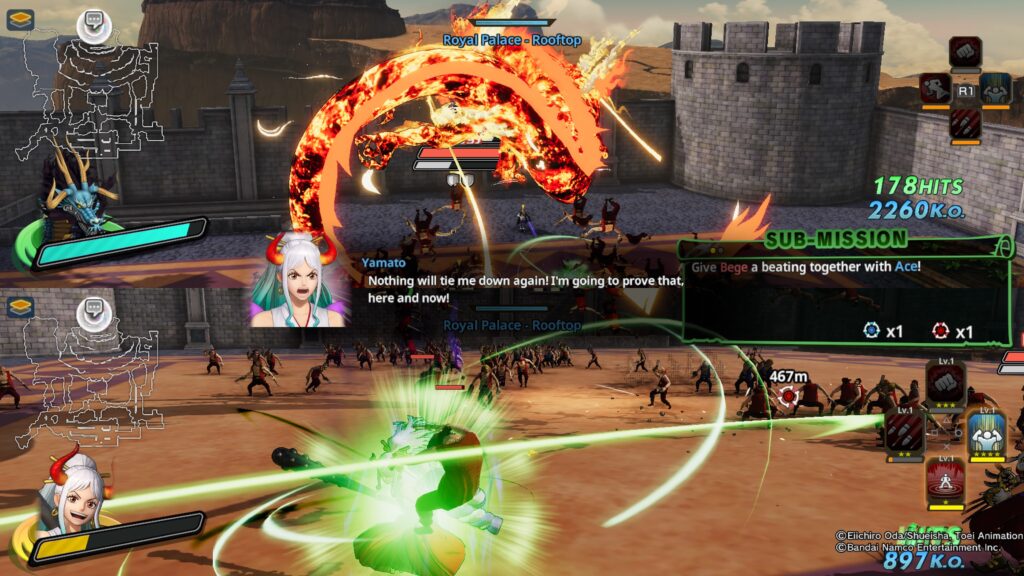Image resolution: width=1024 pixels, height=576 pixels.
Task: Activate Yamato's Lv.1 fist skill
Action: [946, 383]
